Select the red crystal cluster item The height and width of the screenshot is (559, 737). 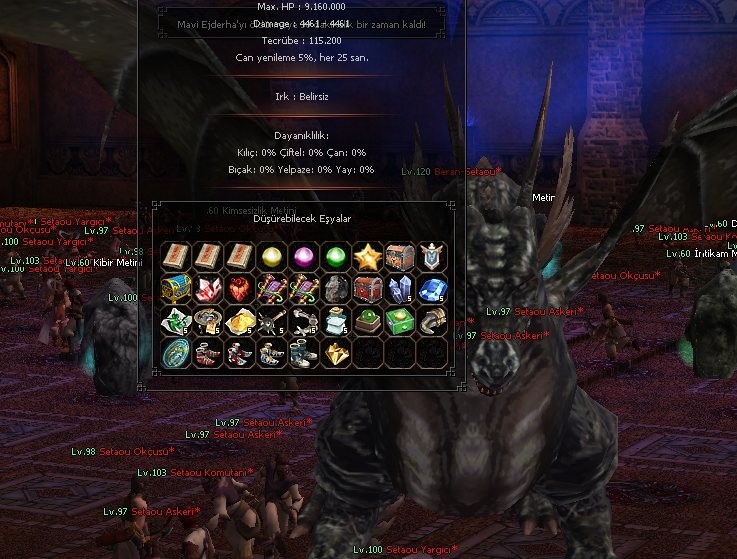pyautogui.click(x=208, y=288)
